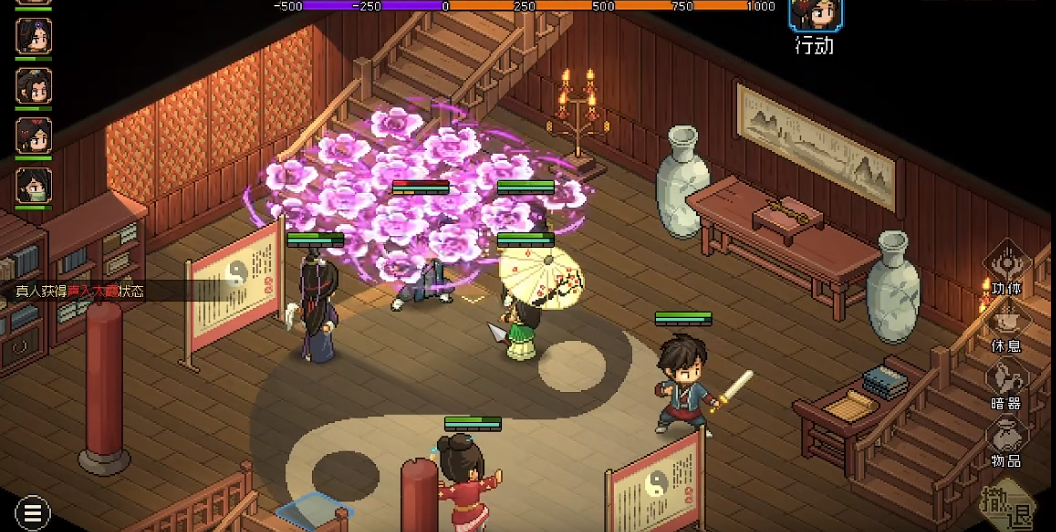1056x532 pixels.
Task: Choose the 休息 rest action
Action: coord(1005,324)
